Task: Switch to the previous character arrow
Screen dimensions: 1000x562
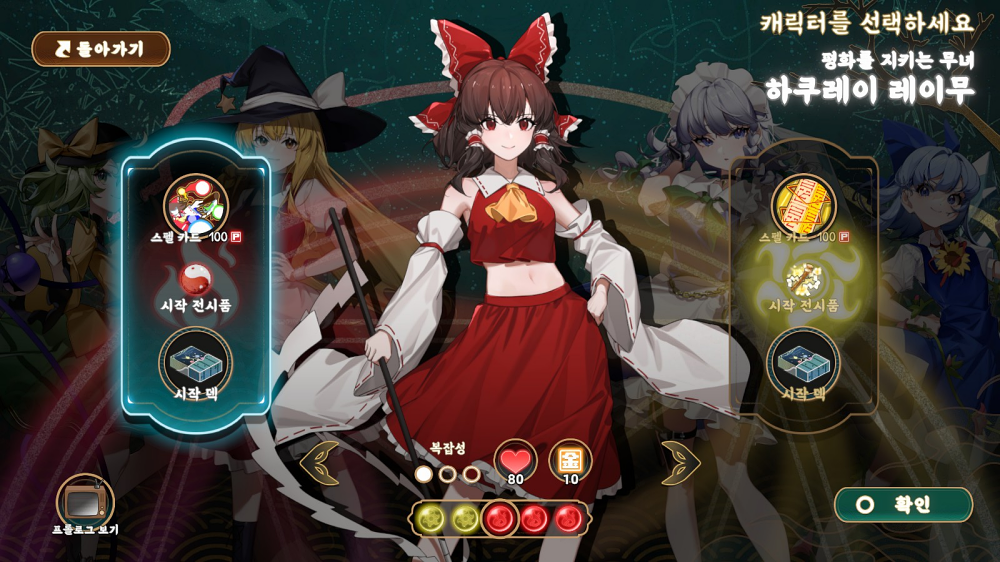Action: [320, 463]
